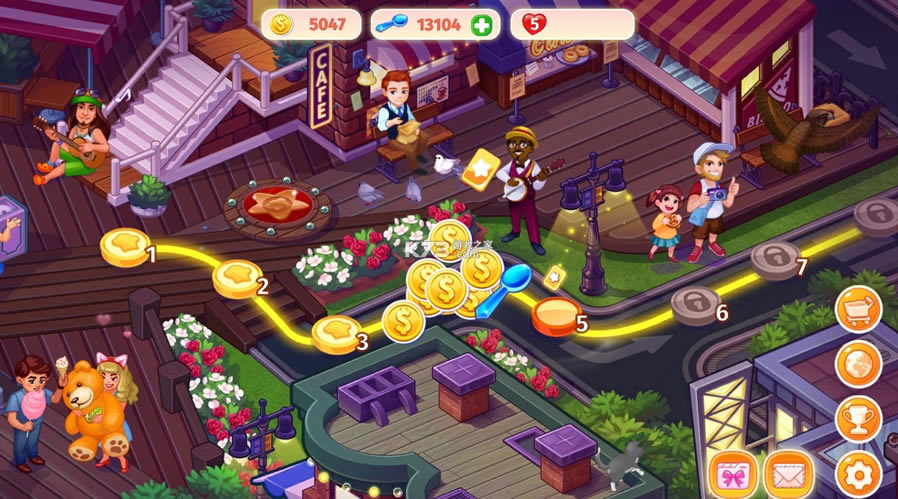The height and width of the screenshot is (499, 898).
Task: Open the envelope mail inbox
Action: click(789, 473)
